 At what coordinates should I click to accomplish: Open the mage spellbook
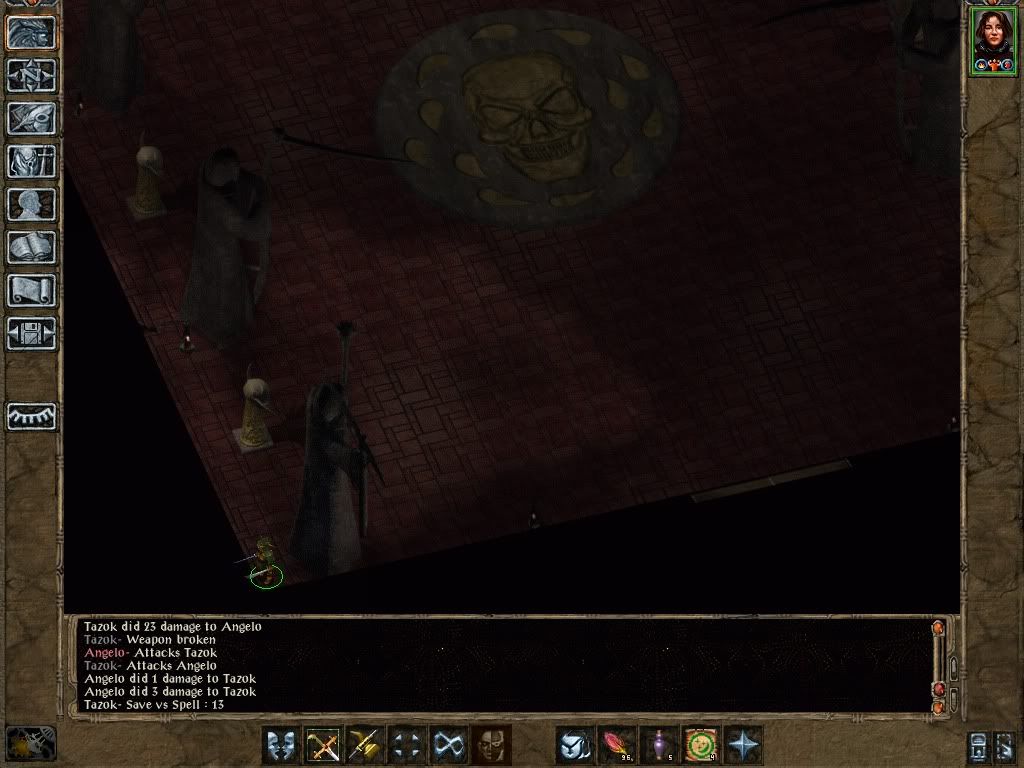[x=32, y=247]
